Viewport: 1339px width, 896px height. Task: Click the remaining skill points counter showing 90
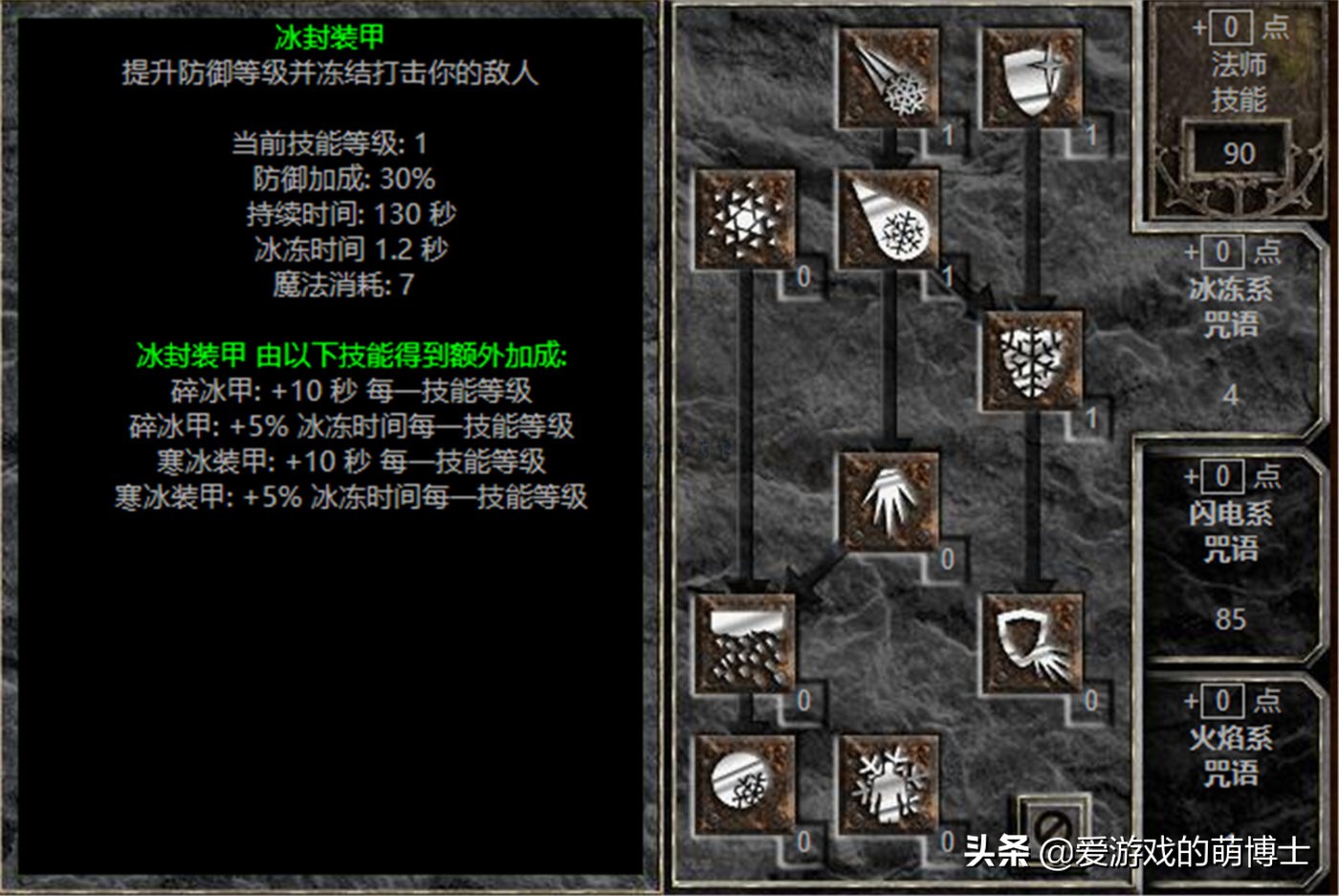point(1238,155)
